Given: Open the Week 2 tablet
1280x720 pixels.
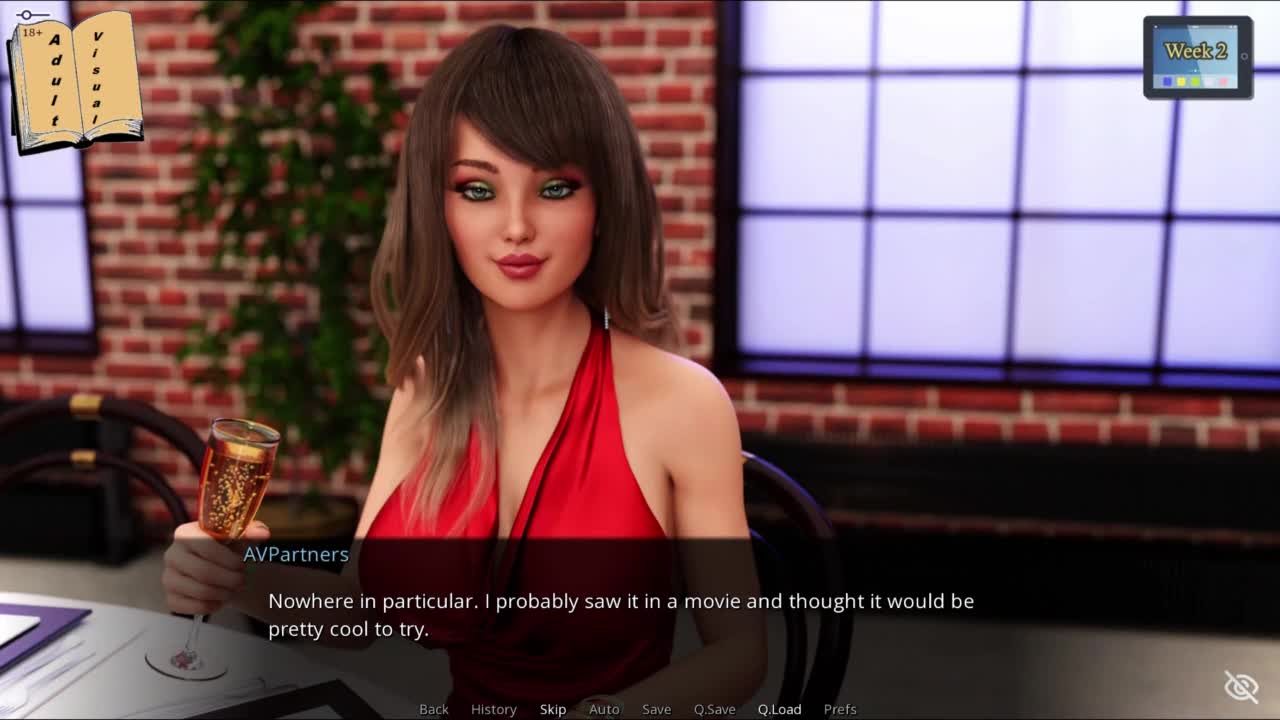Looking at the screenshot, I should tap(1197, 58).
